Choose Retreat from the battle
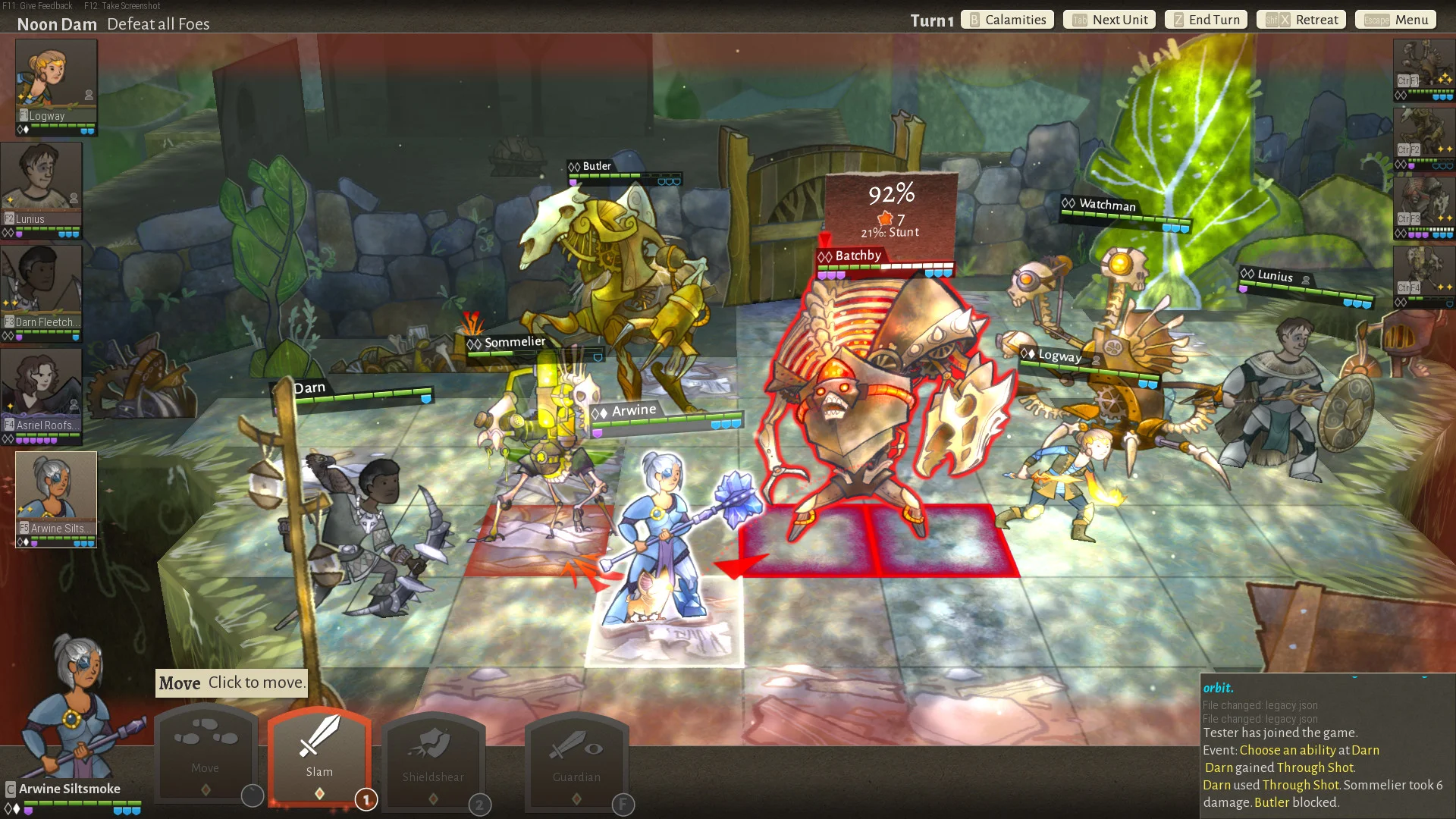The height and width of the screenshot is (819, 1456). [1301, 20]
